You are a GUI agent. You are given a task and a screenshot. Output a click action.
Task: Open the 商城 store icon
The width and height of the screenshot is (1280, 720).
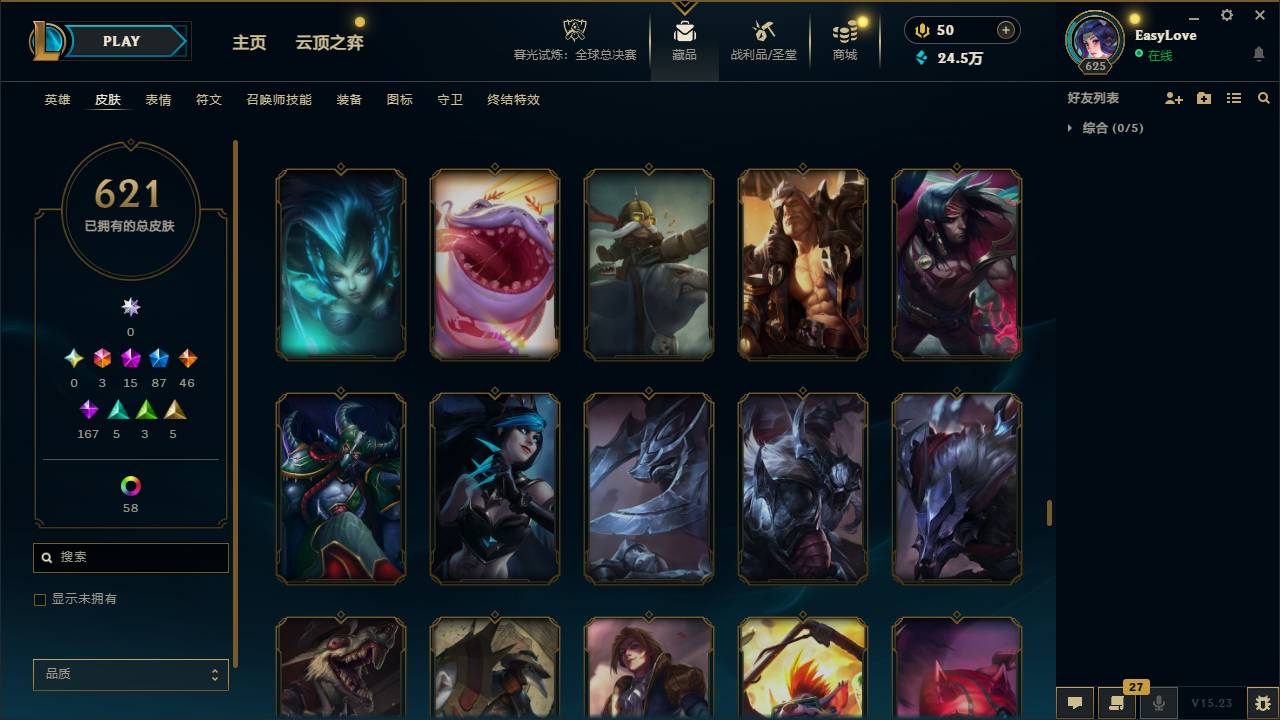pyautogui.click(x=843, y=32)
